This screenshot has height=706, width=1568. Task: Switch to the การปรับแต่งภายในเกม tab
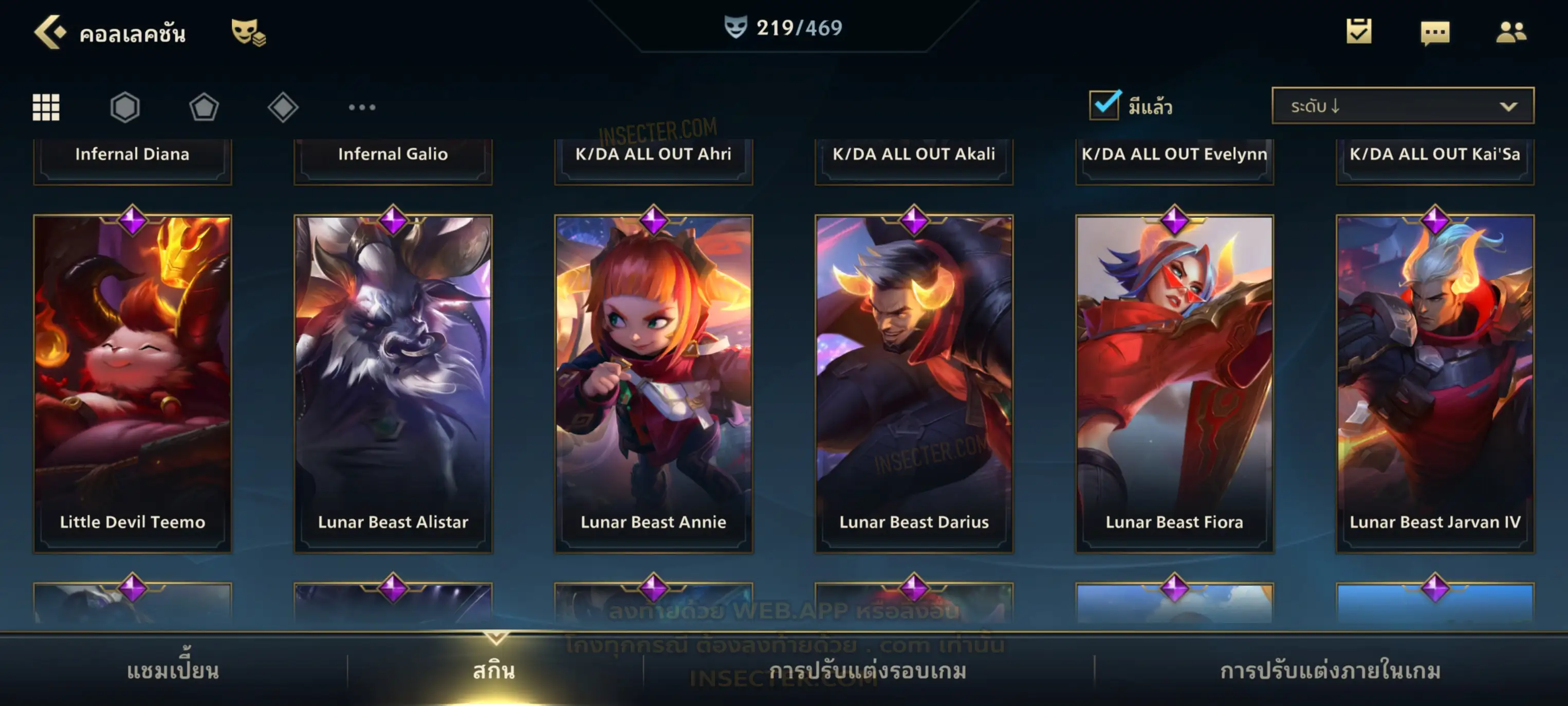click(1331, 671)
